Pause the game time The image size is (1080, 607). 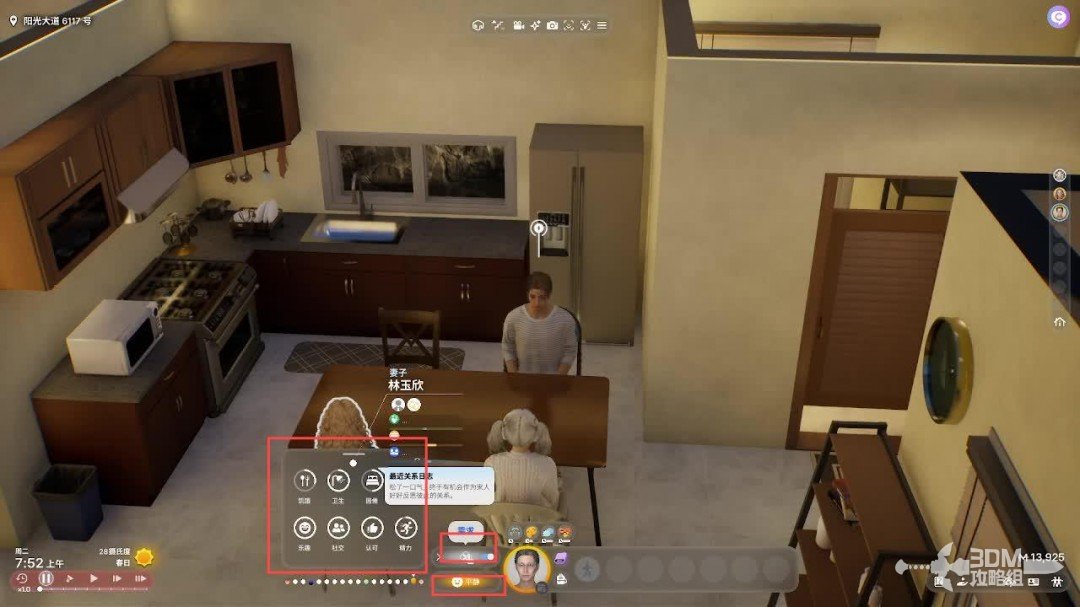[x=46, y=578]
